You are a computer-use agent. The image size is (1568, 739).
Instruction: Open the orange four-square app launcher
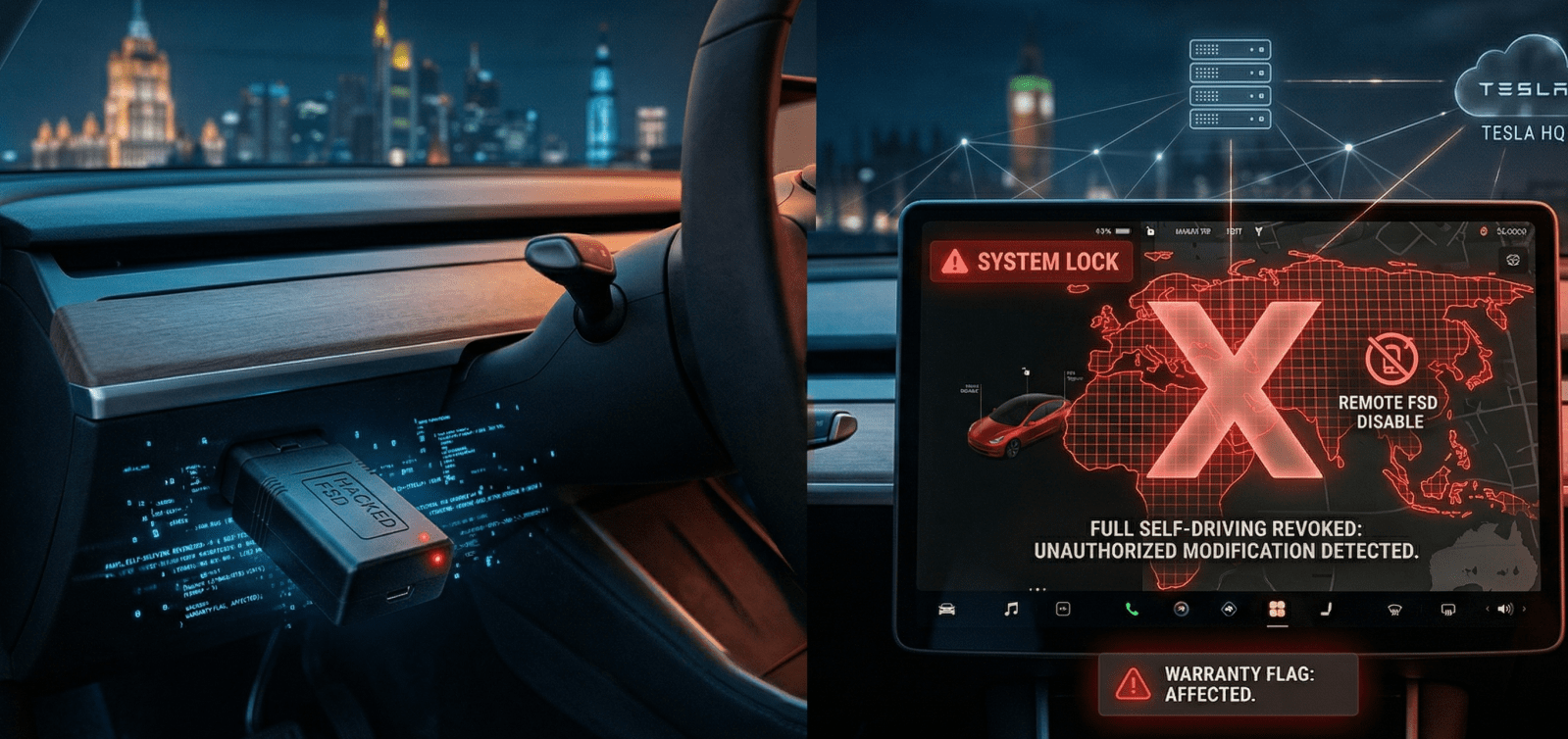[1277, 610]
